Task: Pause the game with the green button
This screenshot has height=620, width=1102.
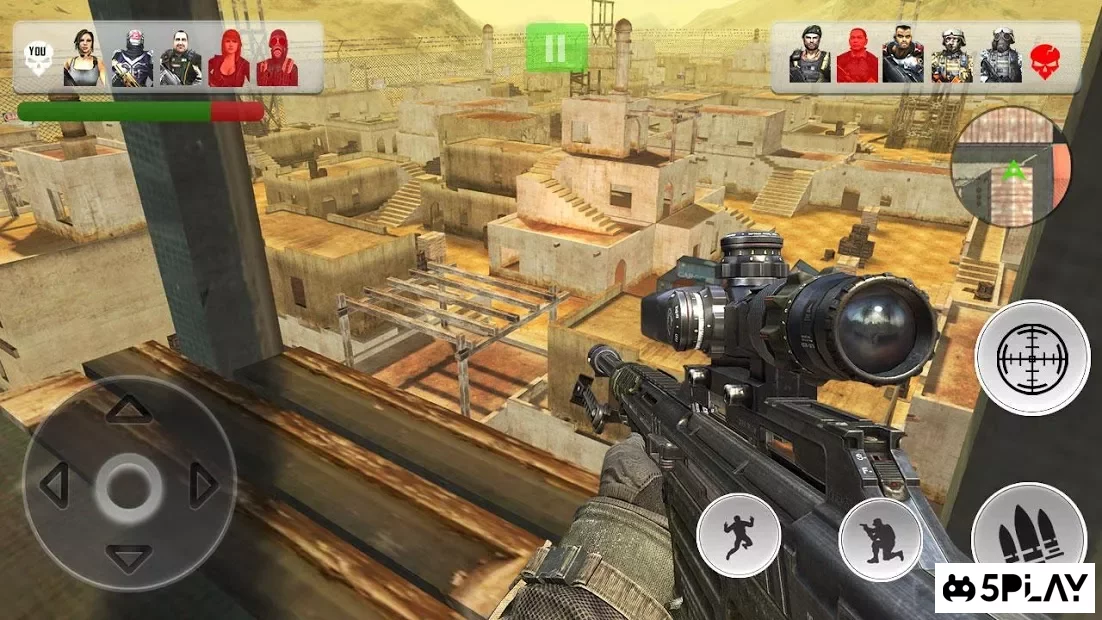Action: click(x=556, y=48)
